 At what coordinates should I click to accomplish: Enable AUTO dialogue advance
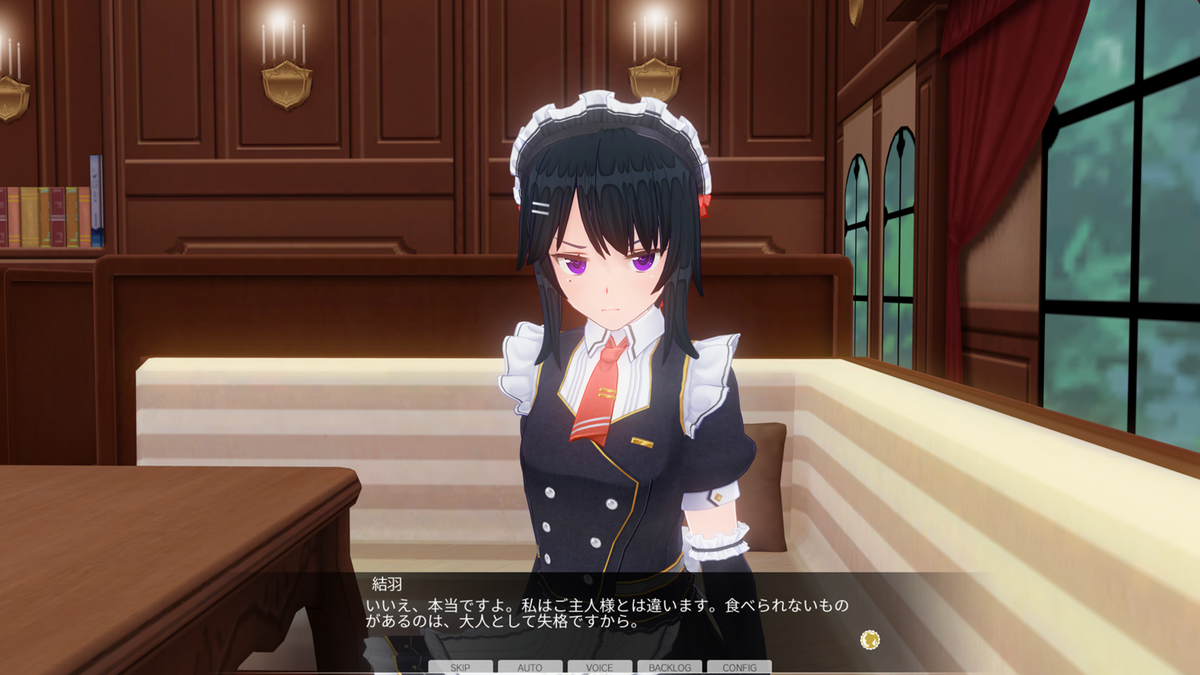click(x=530, y=667)
